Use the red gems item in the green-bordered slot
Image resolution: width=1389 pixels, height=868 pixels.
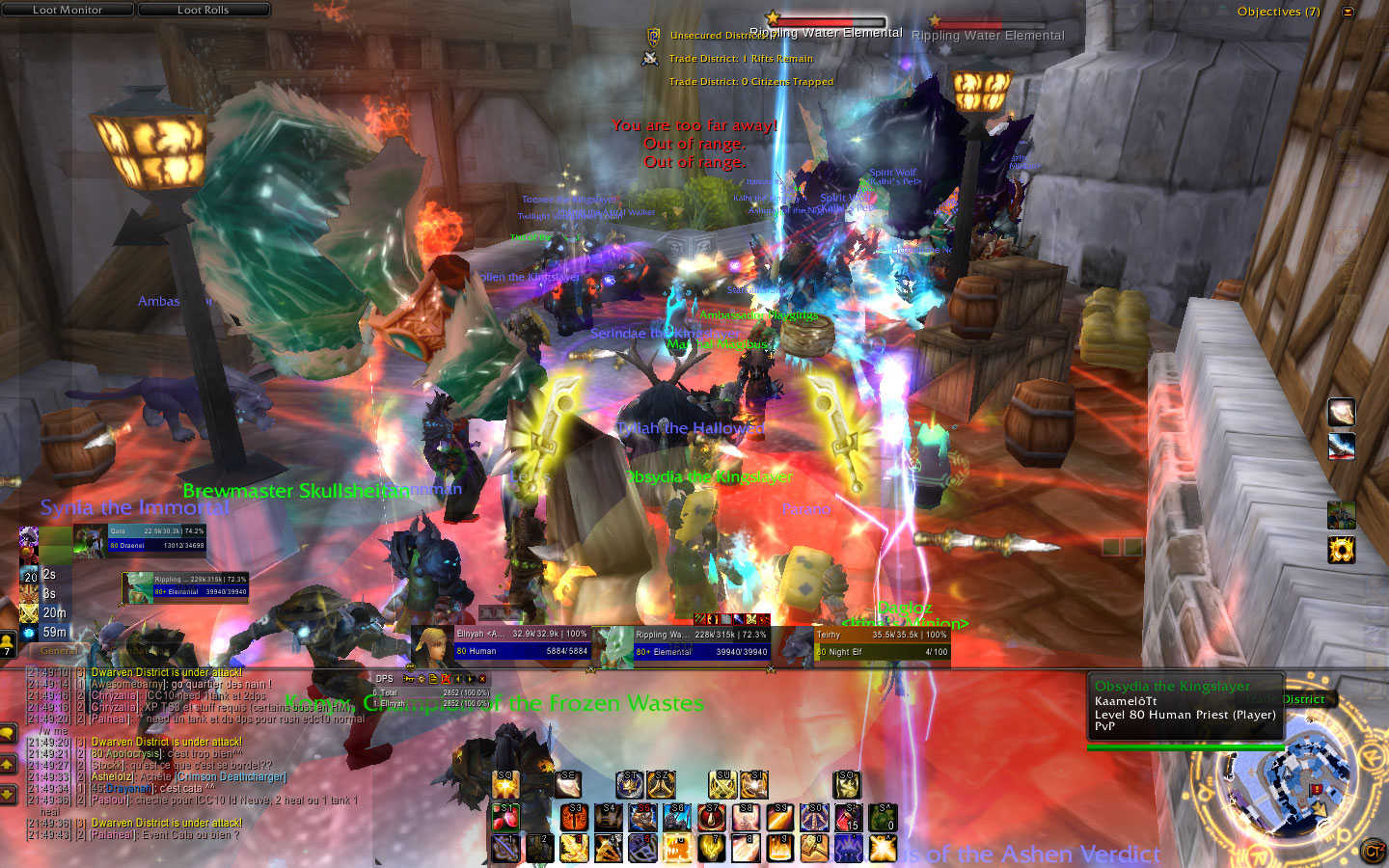(505, 817)
